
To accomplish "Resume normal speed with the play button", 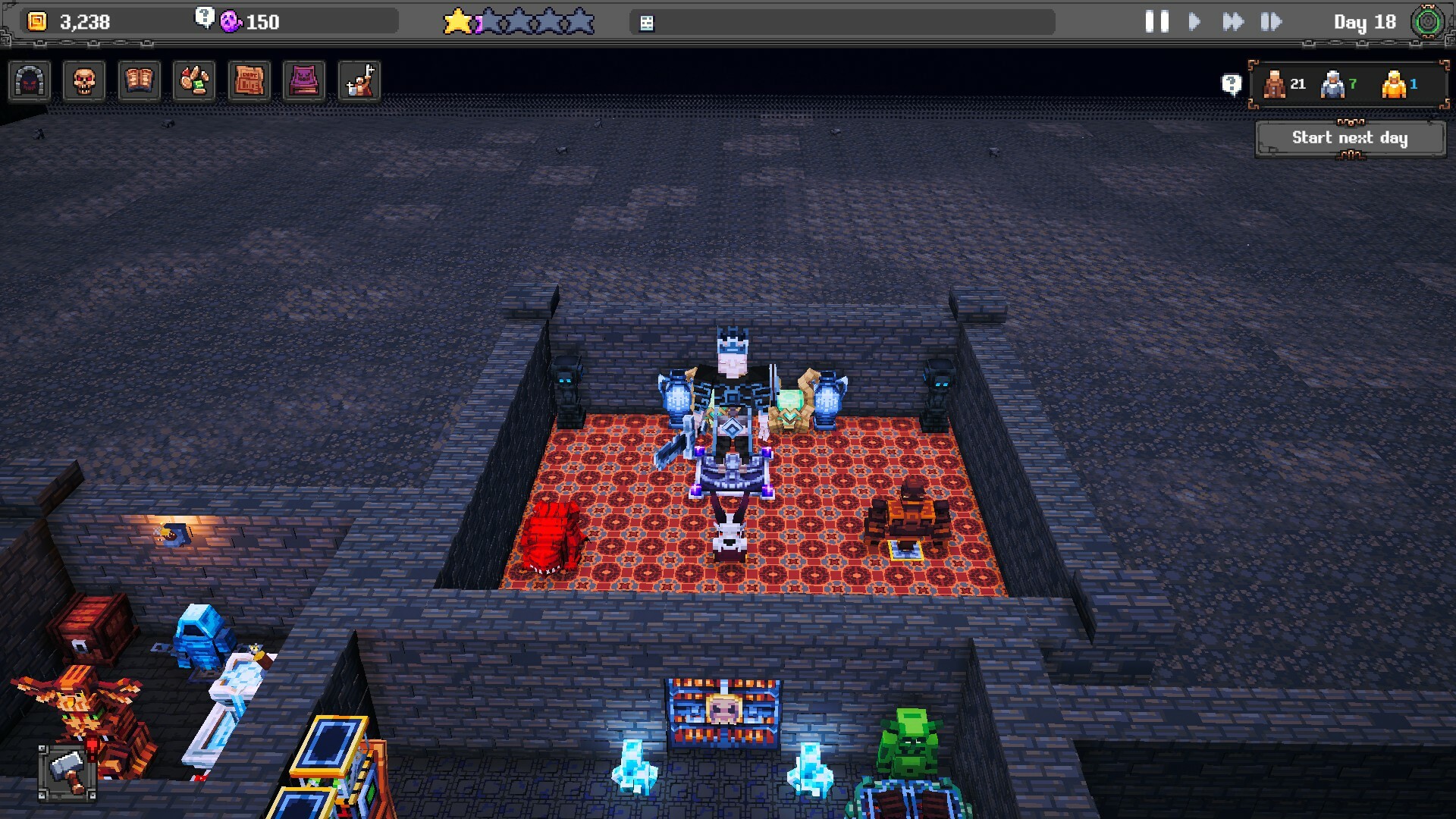I will [1194, 21].
